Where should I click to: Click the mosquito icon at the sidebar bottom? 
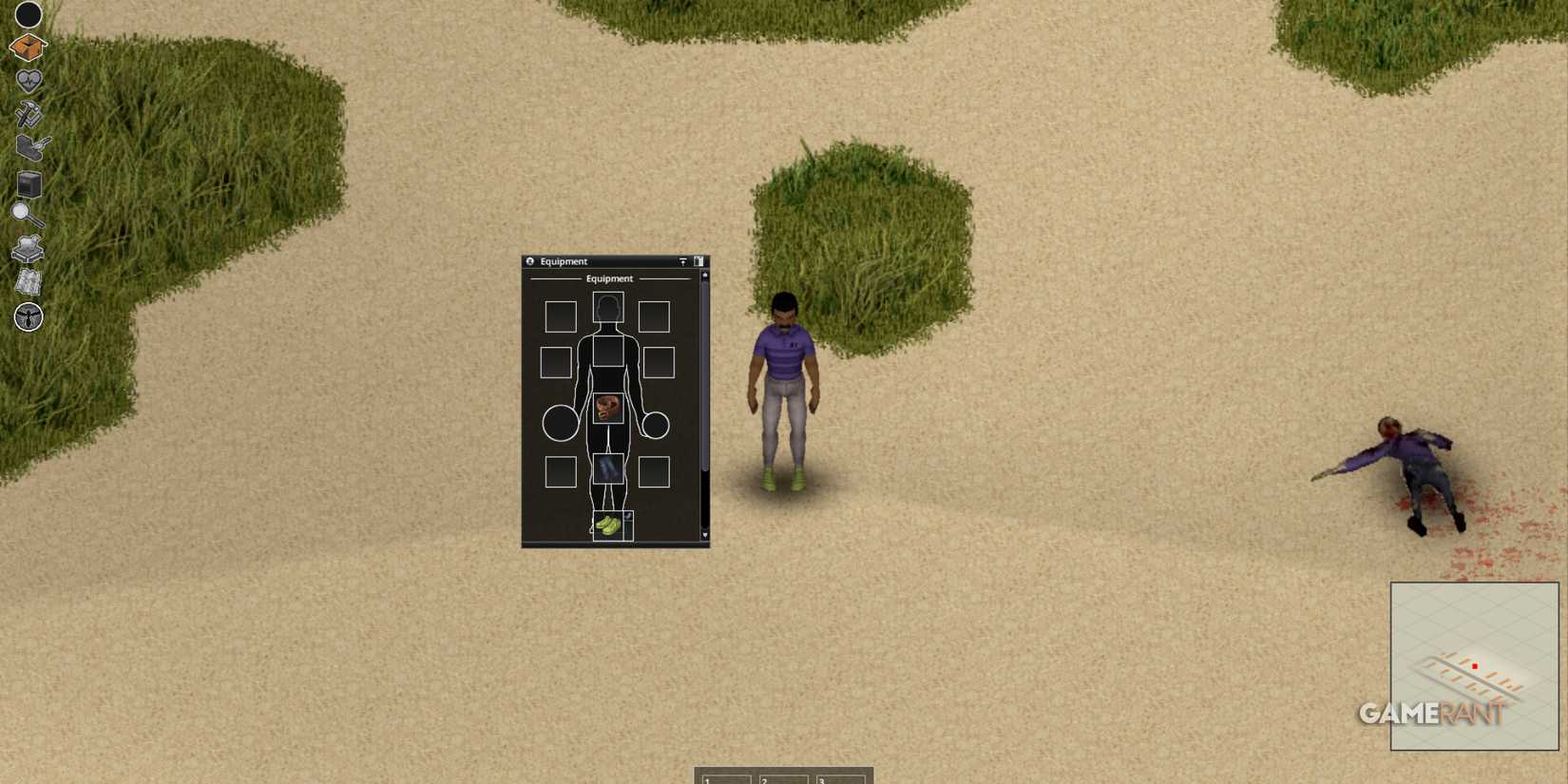(28, 317)
